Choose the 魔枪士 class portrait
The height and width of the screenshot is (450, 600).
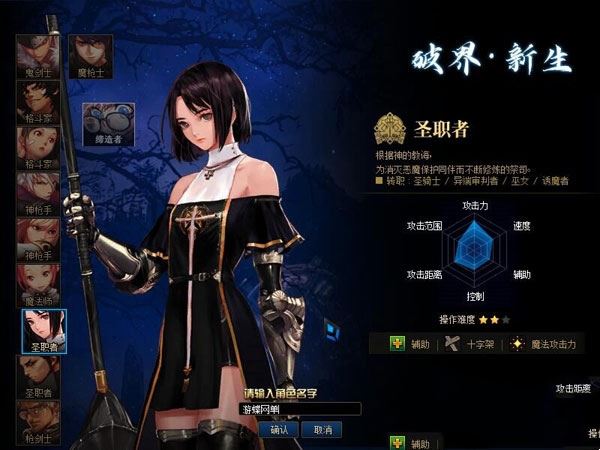coord(90,56)
